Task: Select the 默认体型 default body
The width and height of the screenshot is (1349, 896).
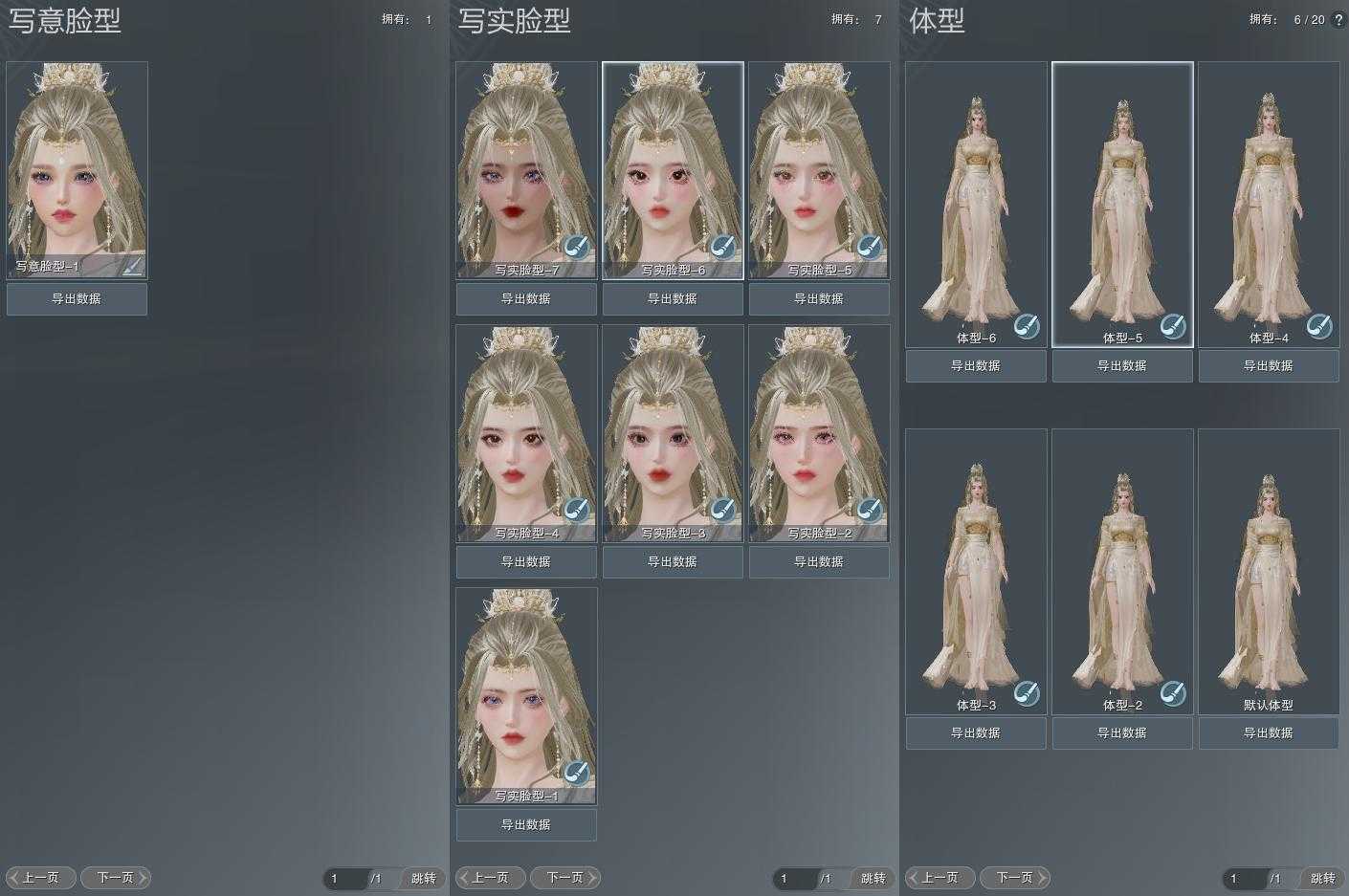Action: [x=1269, y=571]
